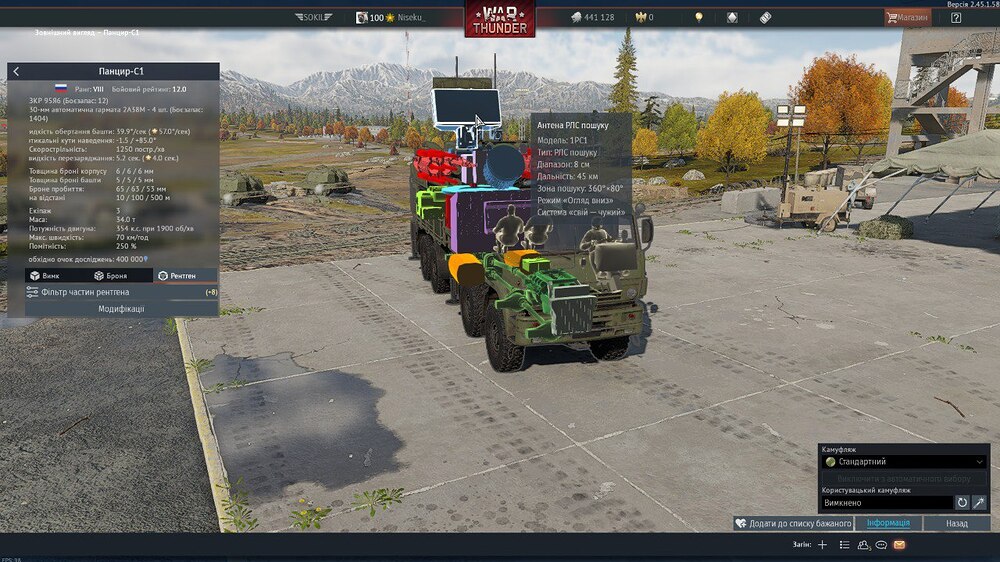1000x562 pixels.
Task: Click the help question mark icon
Action: tap(957, 17)
